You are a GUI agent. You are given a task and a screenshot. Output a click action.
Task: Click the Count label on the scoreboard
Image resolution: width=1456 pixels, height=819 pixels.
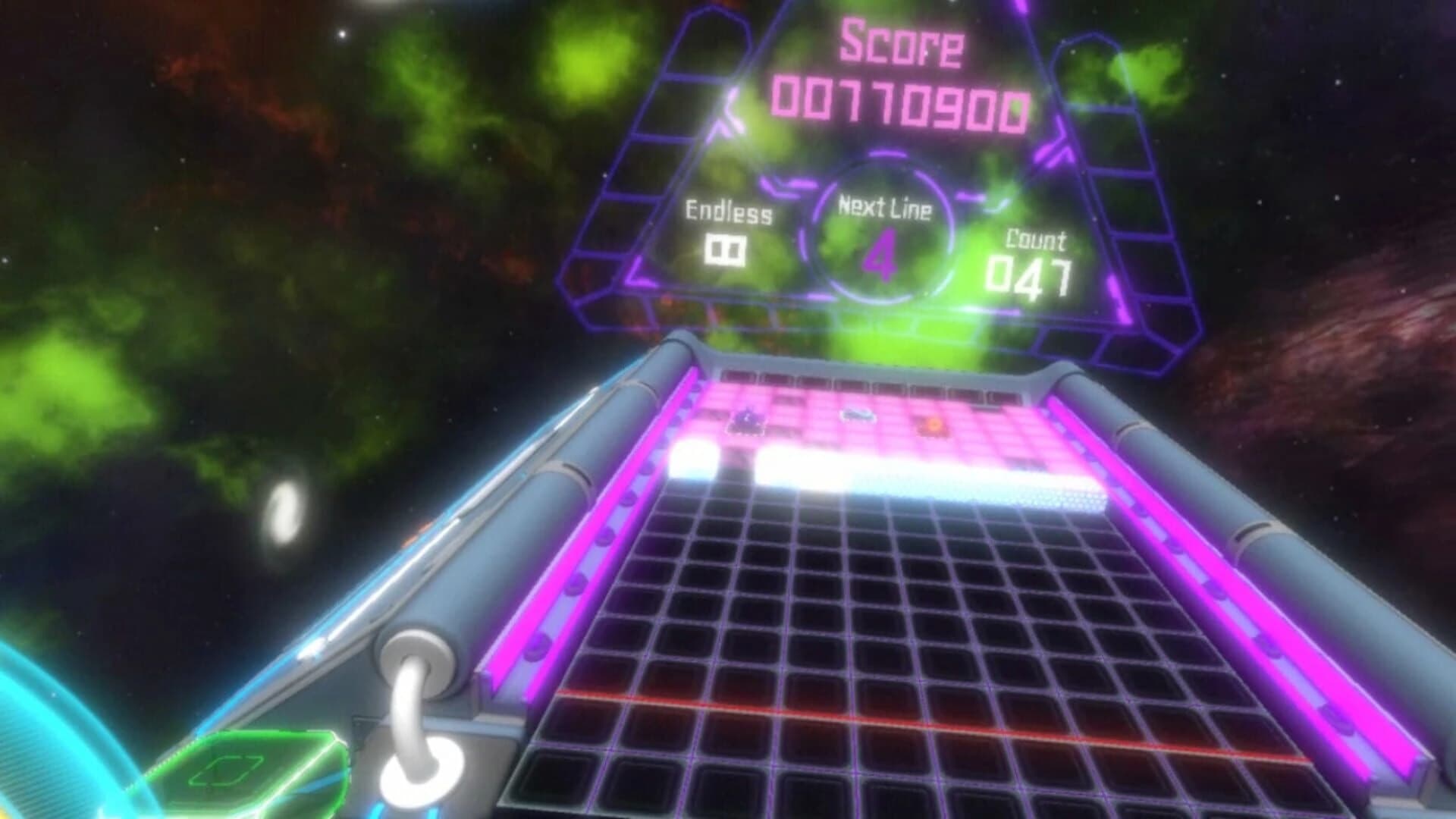1035,239
